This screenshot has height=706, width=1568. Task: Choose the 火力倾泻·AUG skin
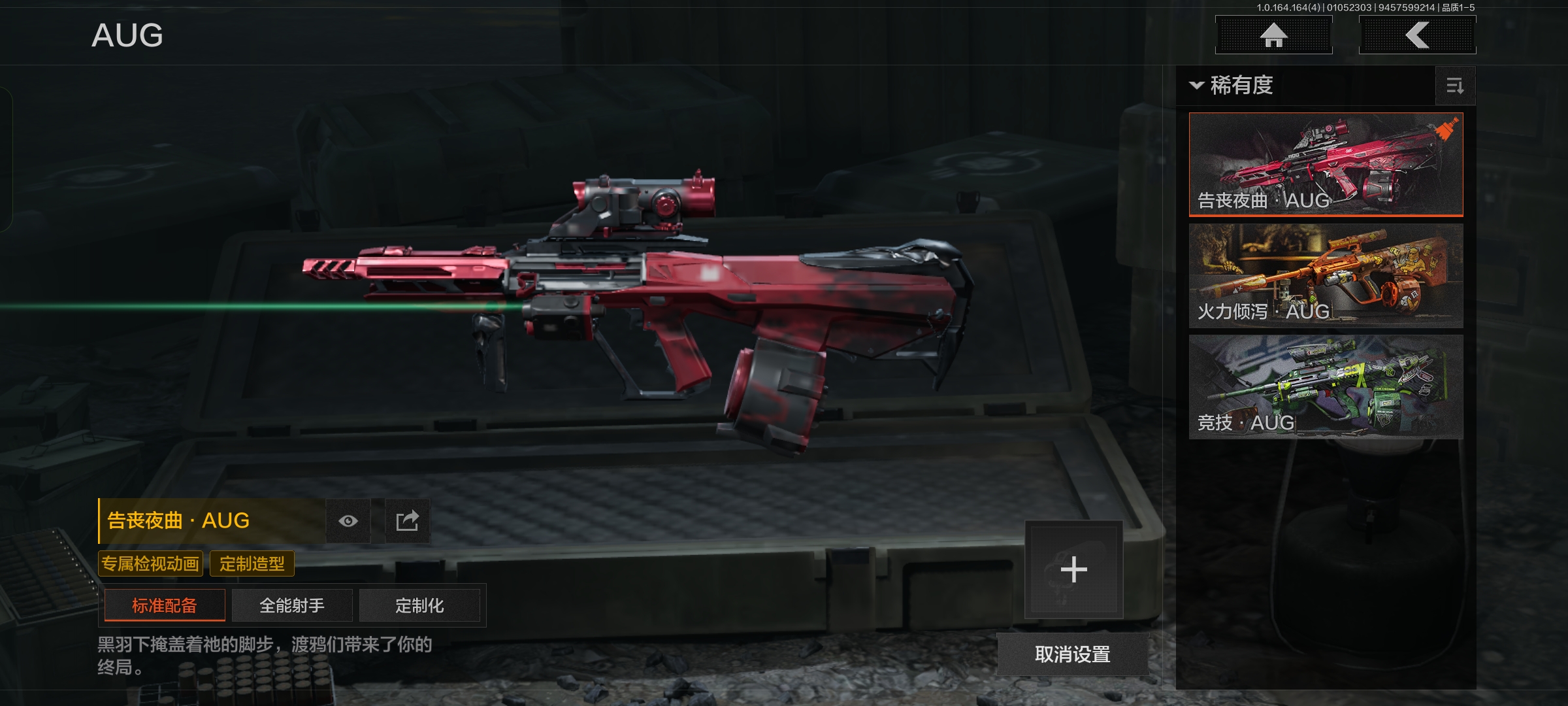(1326, 275)
